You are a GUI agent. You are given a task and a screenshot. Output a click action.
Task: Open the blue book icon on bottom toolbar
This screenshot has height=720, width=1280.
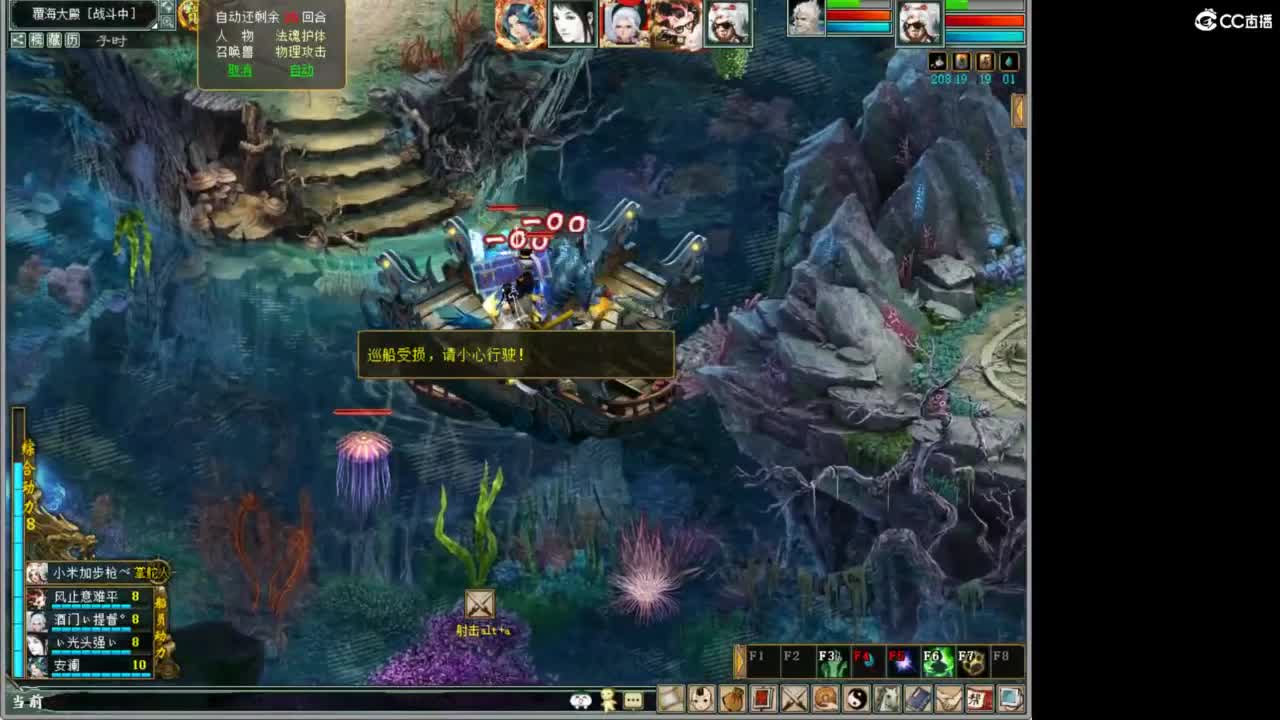(x=918, y=700)
